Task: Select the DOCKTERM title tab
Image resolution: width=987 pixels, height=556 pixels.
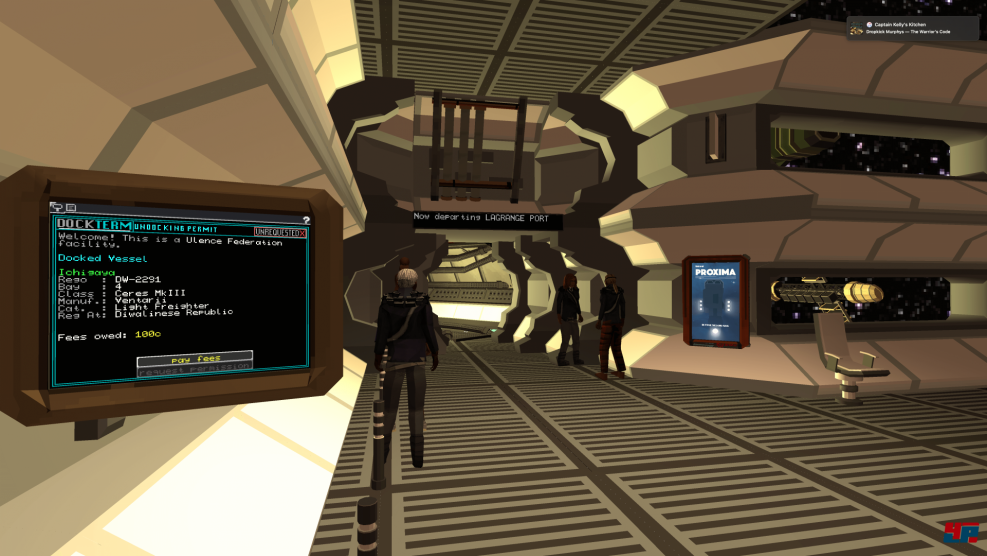Action: click(x=94, y=226)
